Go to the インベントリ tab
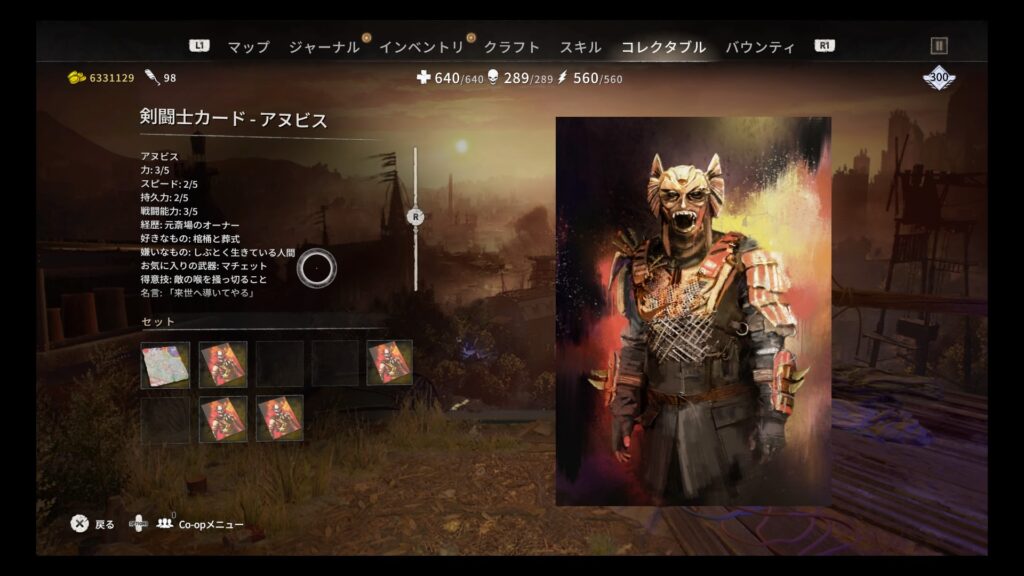Screen dimensions: 1024x576 click(x=420, y=47)
